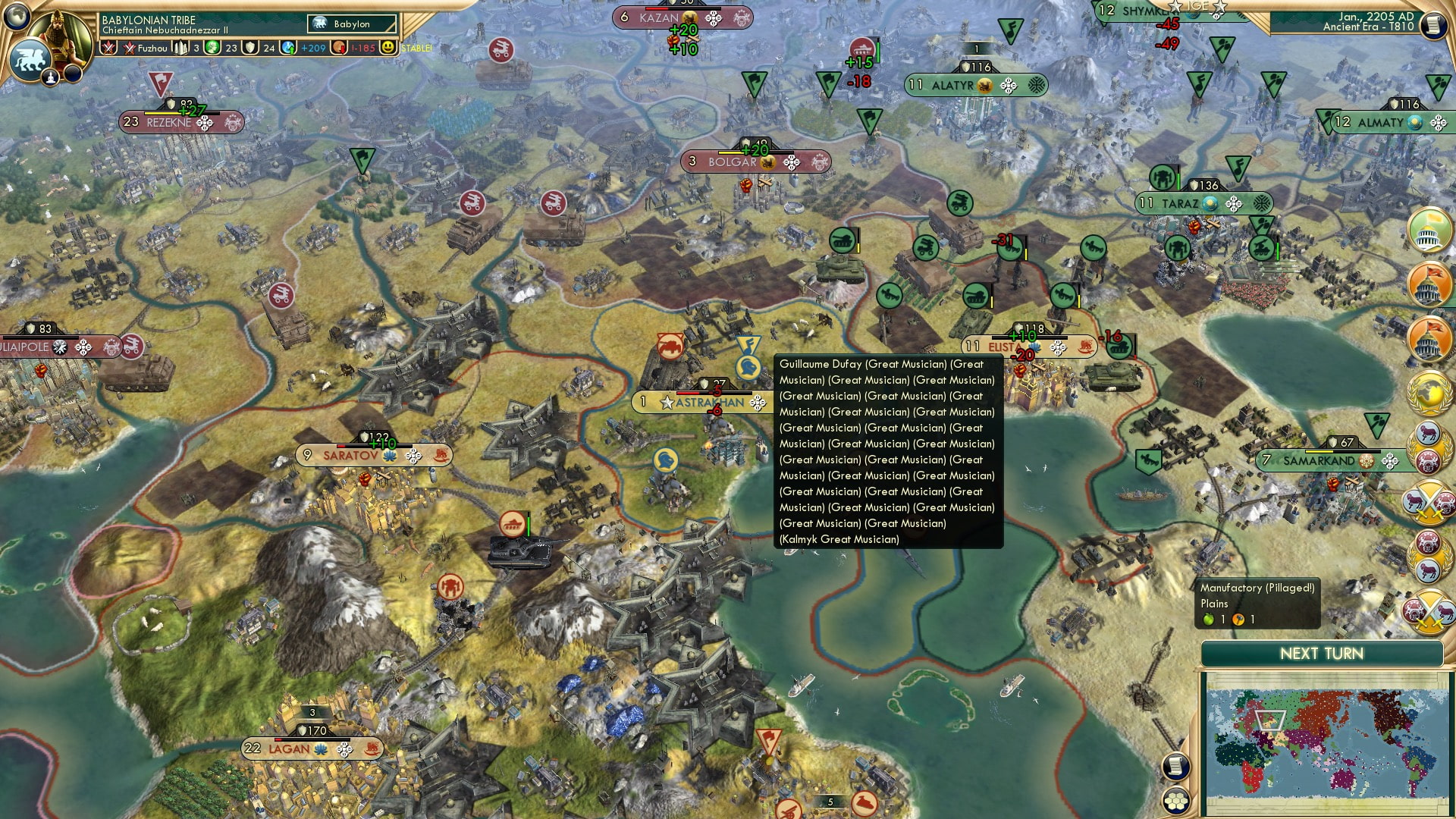End the turn with Next Turn
Image resolution: width=1456 pixels, height=819 pixels.
[x=1321, y=654]
